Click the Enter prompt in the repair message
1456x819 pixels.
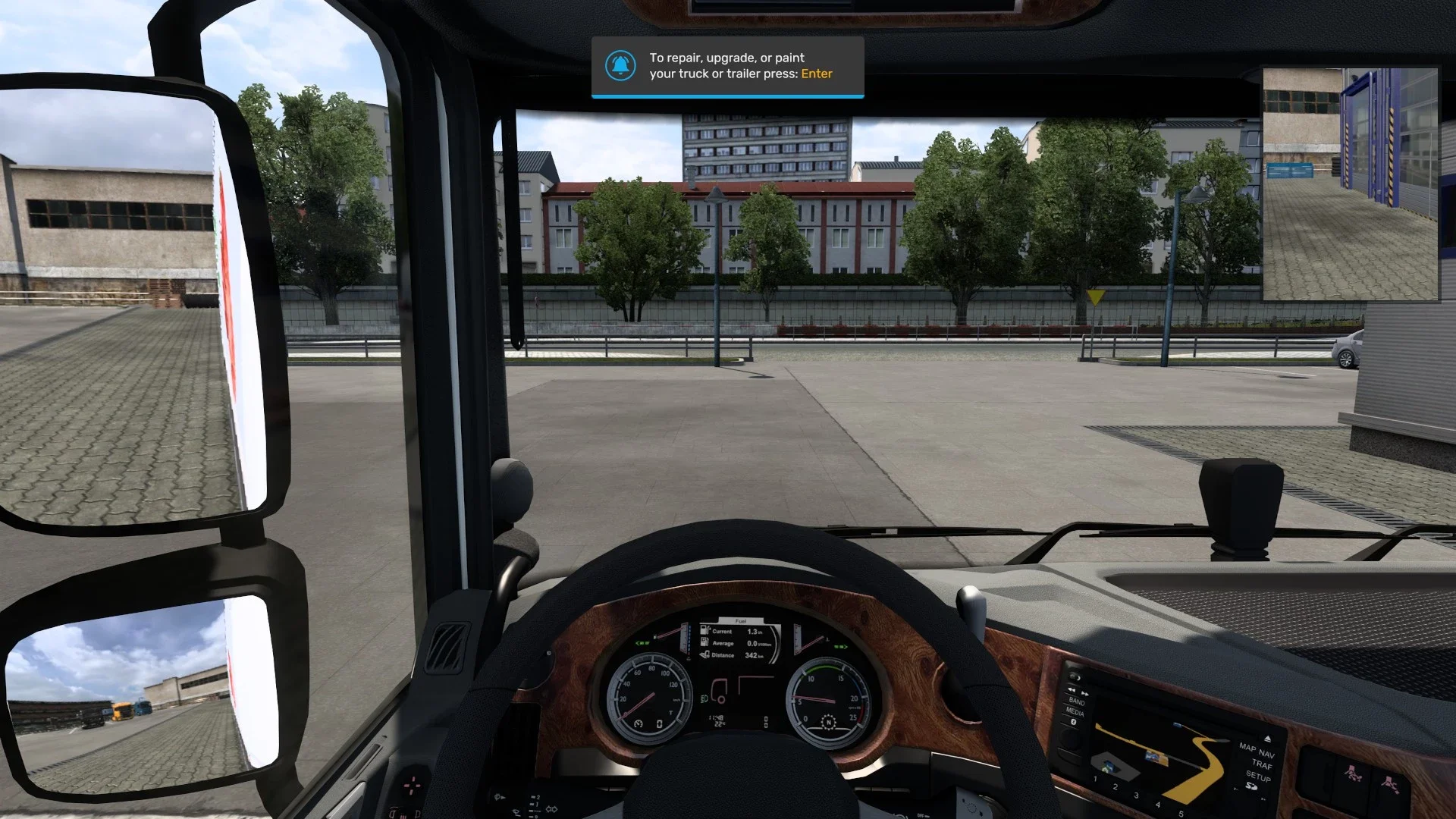tap(817, 74)
